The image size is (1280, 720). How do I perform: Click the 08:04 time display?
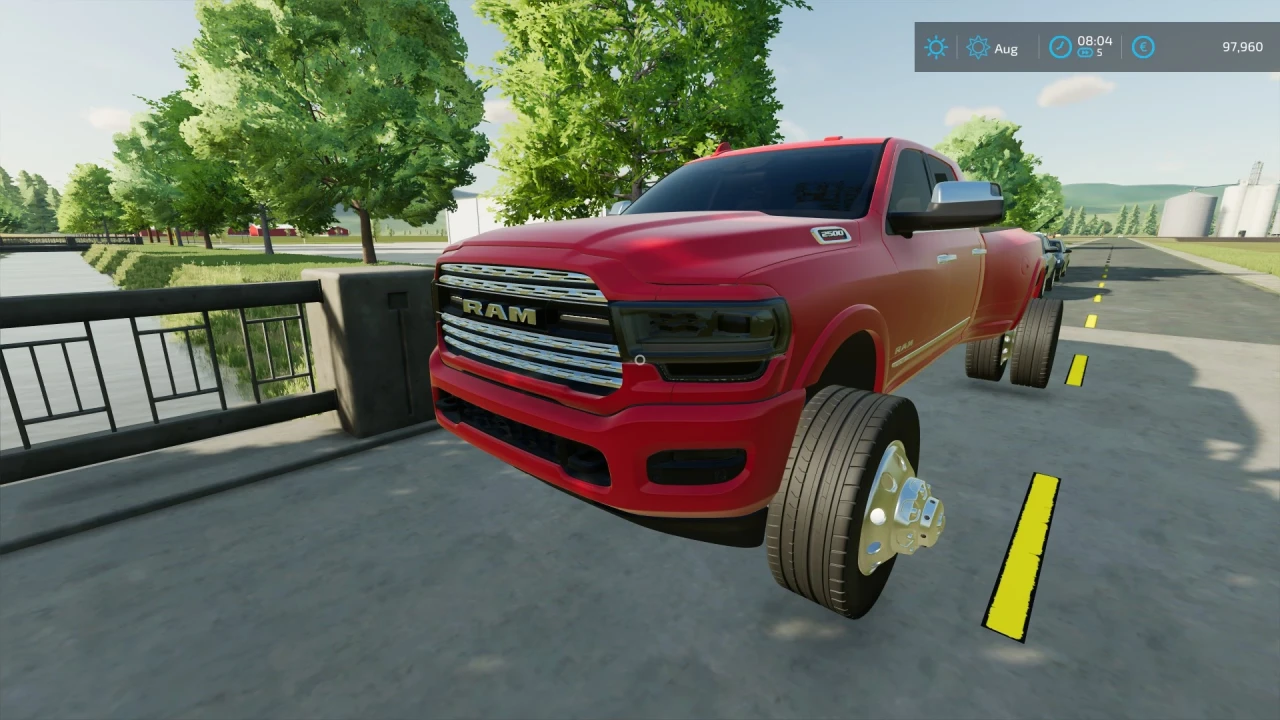coord(1094,41)
